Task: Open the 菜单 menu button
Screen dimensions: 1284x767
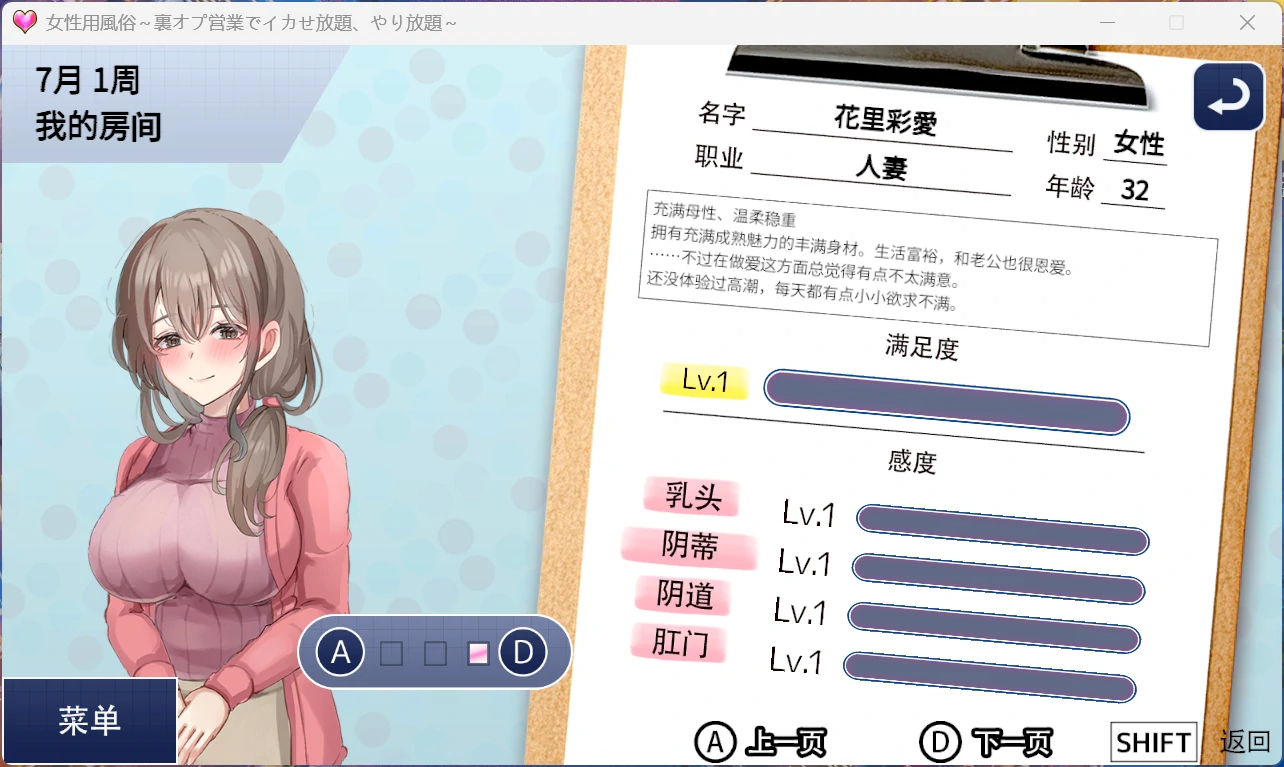Action: tap(90, 721)
